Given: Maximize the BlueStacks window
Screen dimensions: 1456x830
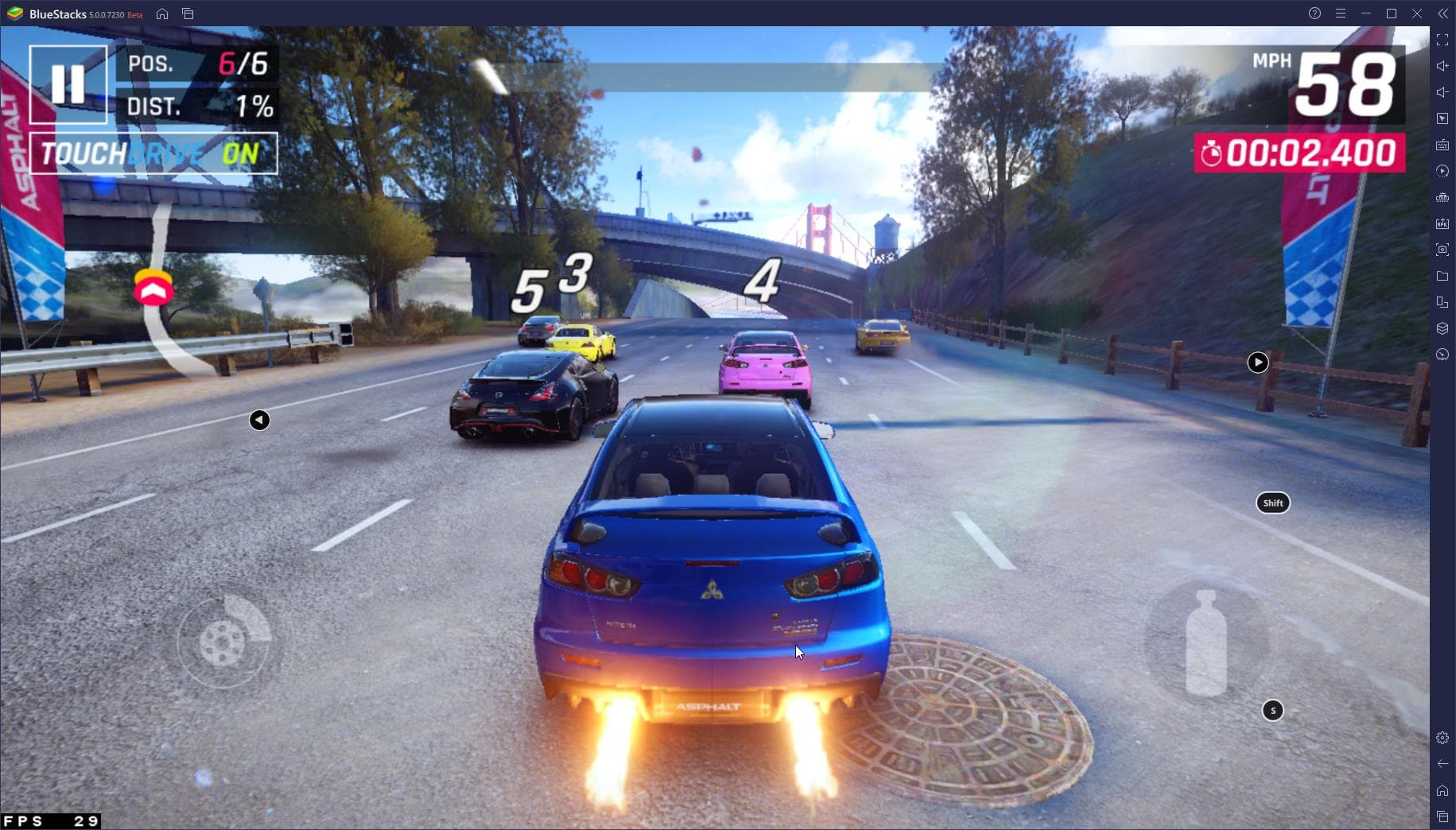Looking at the screenshot, I should coord(1392,14).
